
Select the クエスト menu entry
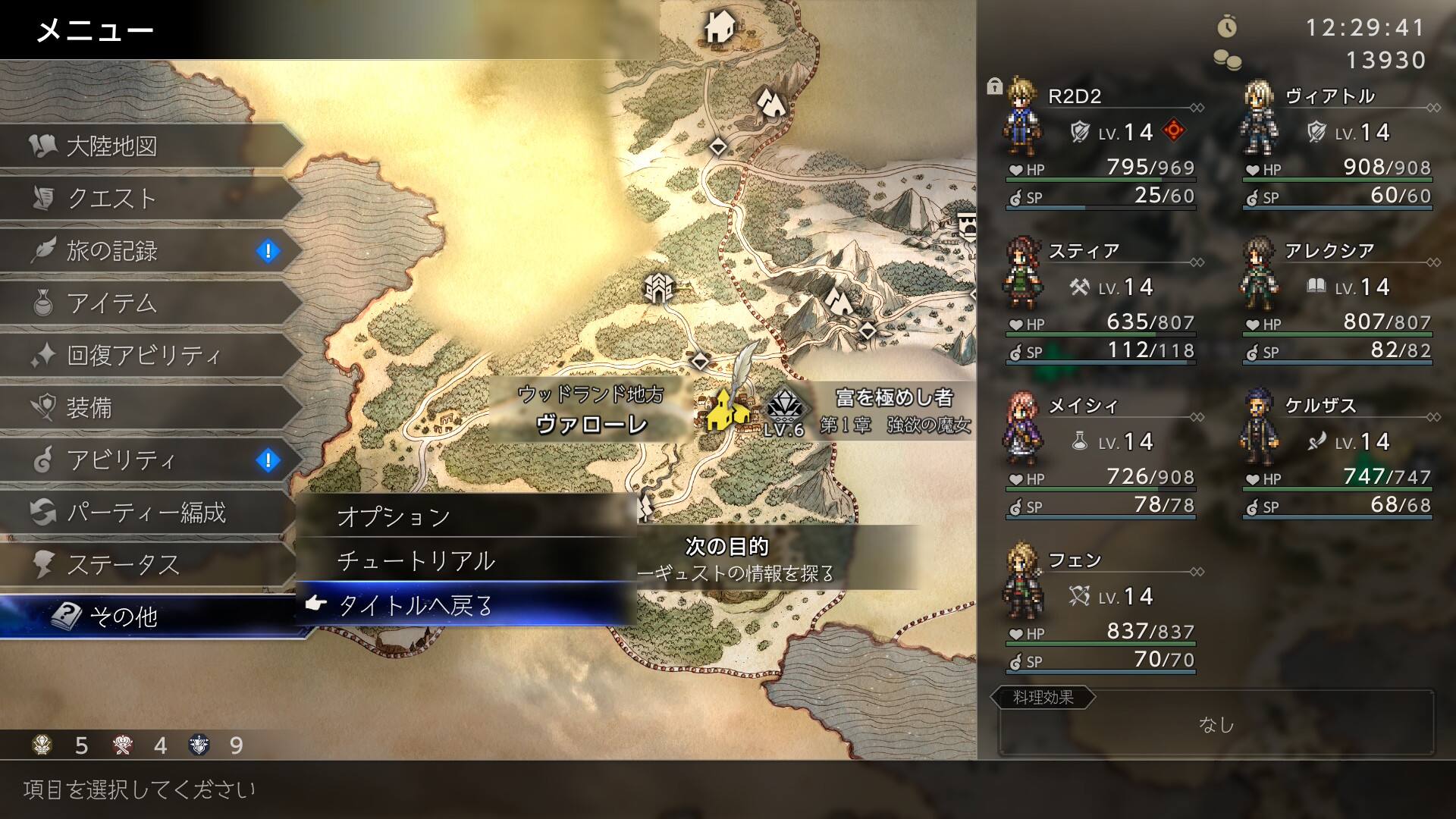point(144,198)
